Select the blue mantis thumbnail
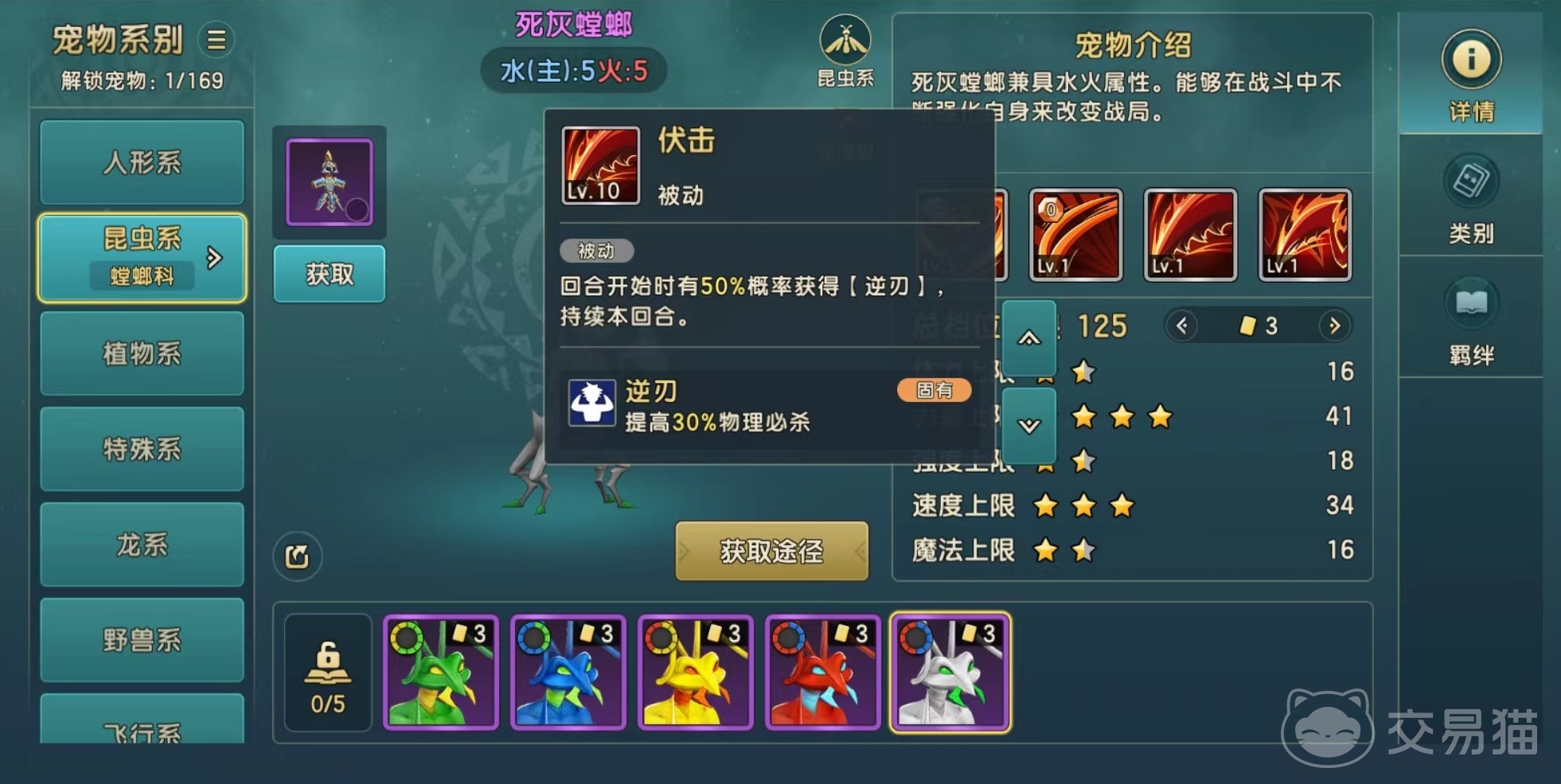This screenshot has width=1561, height=784. 568,673
